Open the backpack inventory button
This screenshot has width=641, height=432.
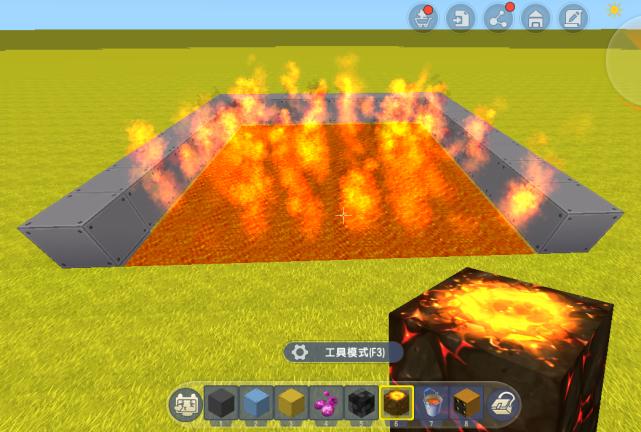coord(502,403)
